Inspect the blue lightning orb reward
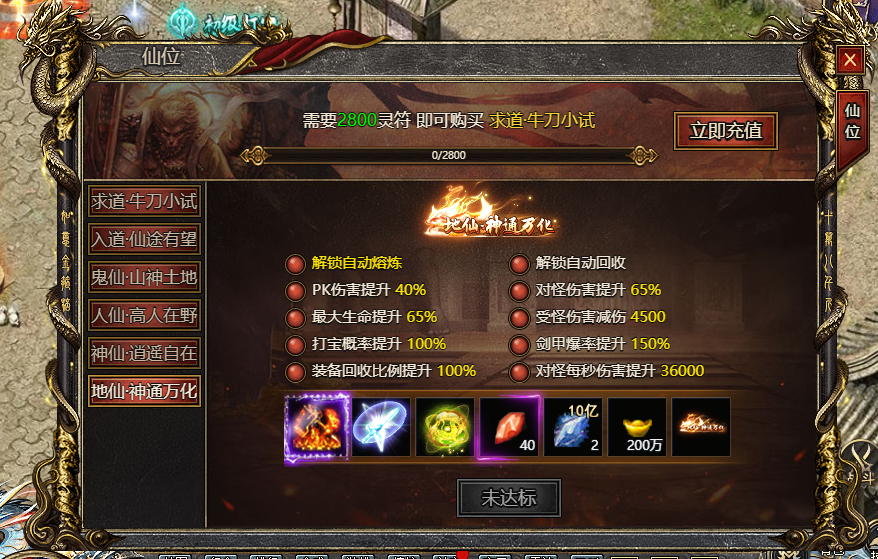The height and width of the screenshot is (559, 878). click(381, 427)
